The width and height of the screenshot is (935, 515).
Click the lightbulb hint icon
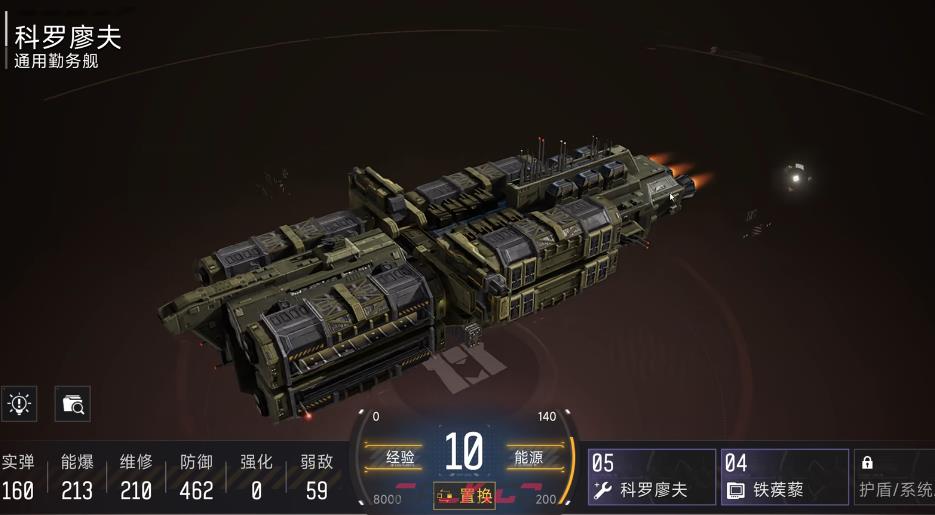pos(19,404)
